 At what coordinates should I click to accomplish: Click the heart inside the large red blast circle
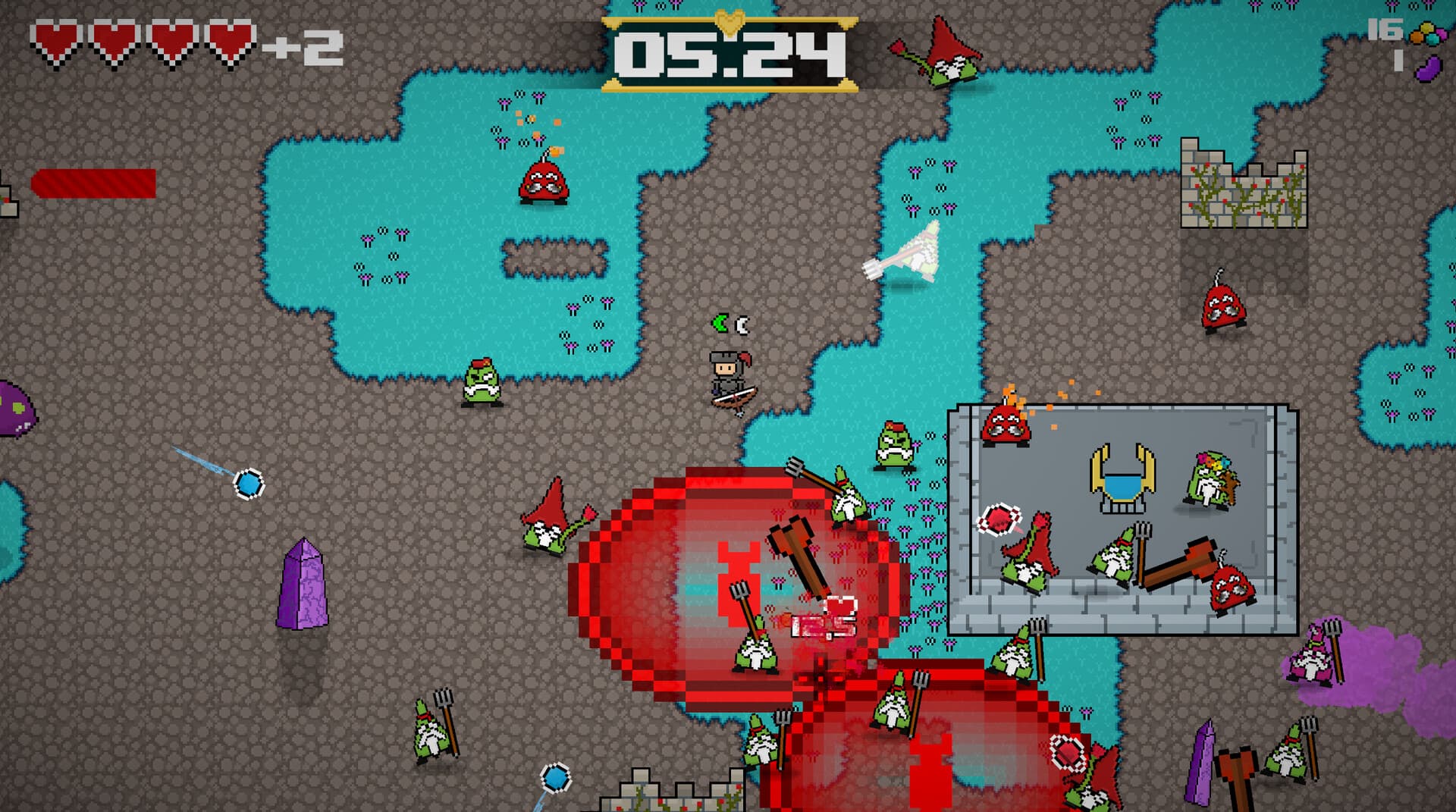(840, 606)
